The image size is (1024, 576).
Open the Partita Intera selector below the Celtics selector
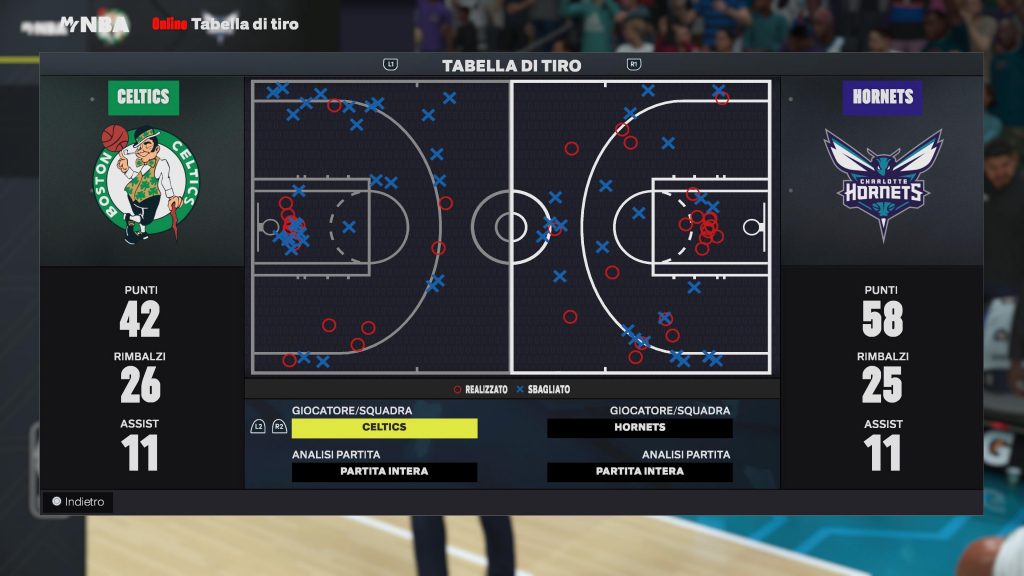pos(384,472)
